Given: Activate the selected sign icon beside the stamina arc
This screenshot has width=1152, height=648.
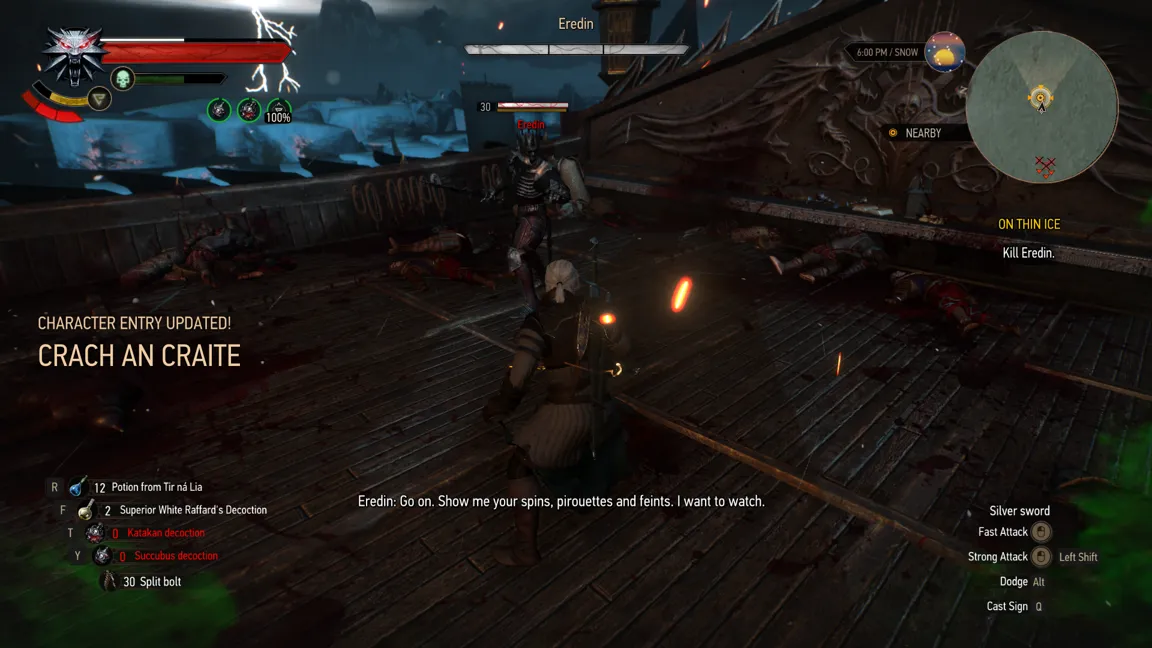Looking at the screenshot, I should pos(99,98).
